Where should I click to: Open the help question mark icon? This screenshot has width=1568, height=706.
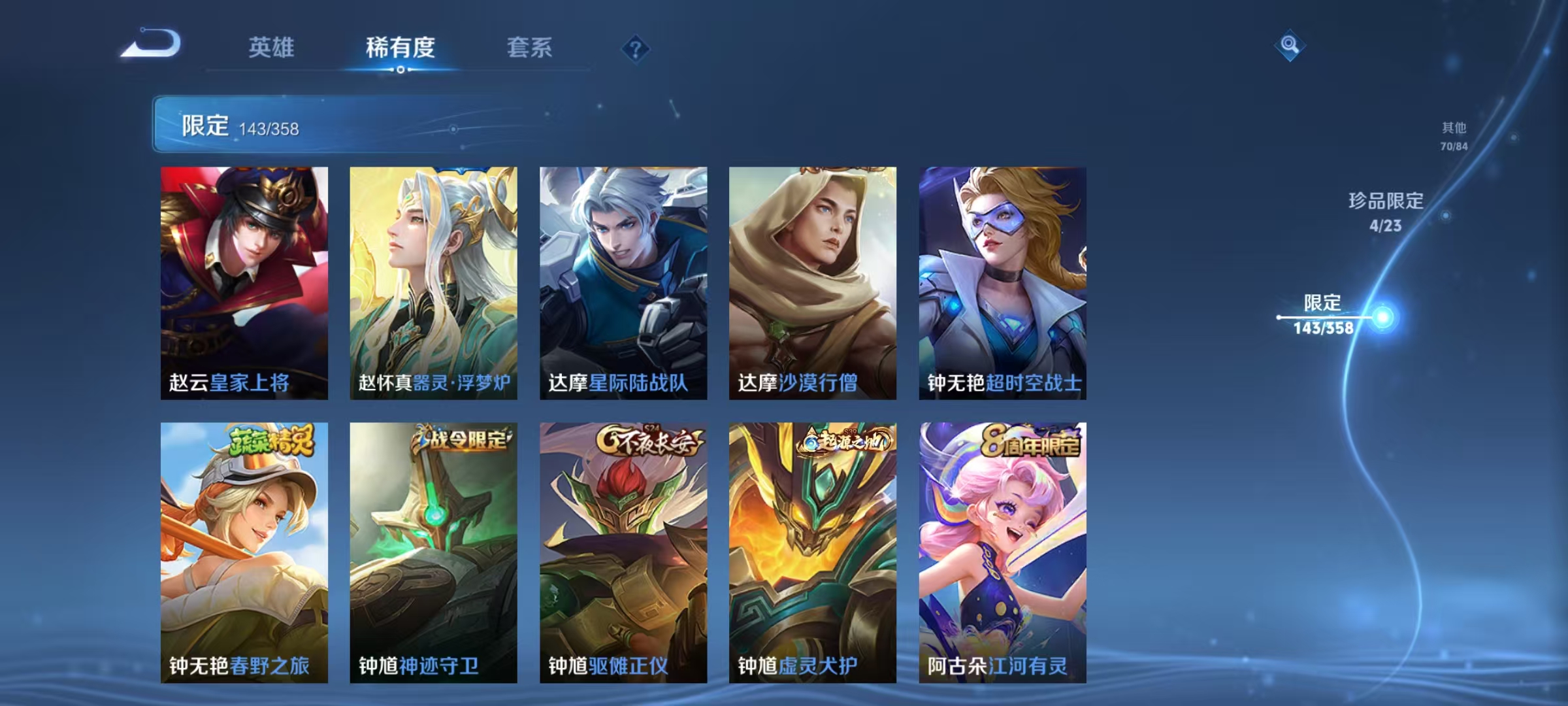click(636, 47)
